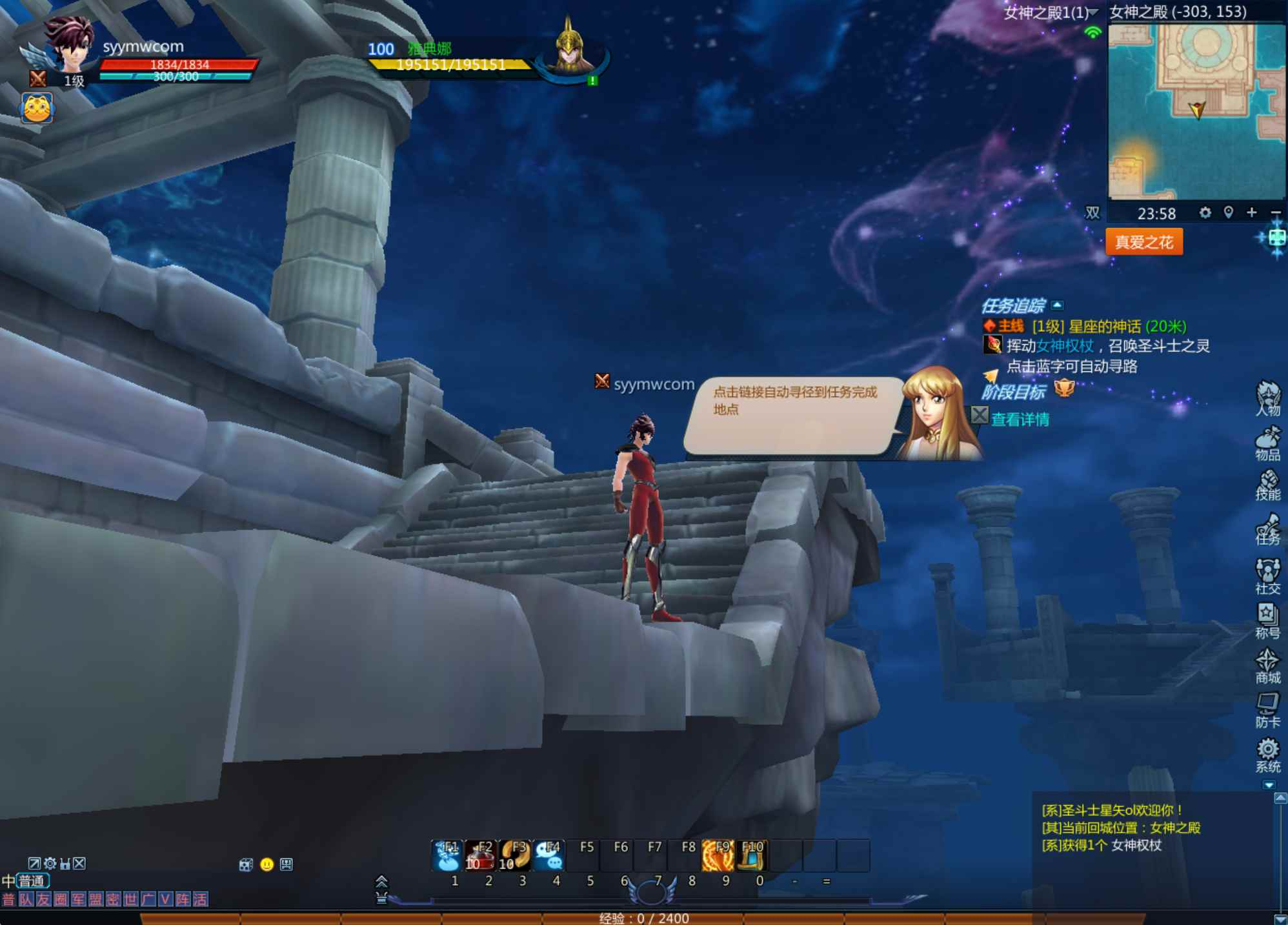This screenshot has width=1288, height=925.
Task: Open 查看详情 stage goal details
Action: pyautogui.click(x=1020, y=420)
